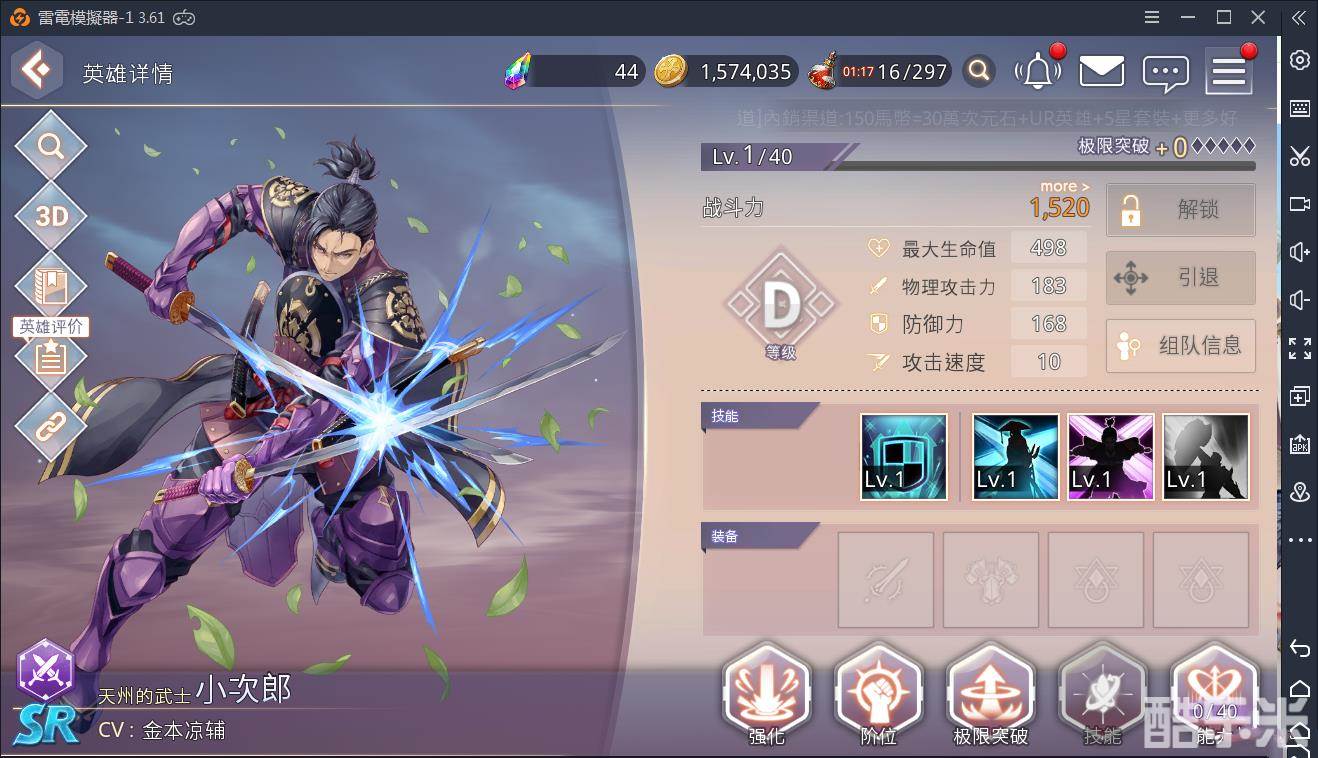
Task: Select the straw-hat samurai skill icon
Action: (1015, 456)
